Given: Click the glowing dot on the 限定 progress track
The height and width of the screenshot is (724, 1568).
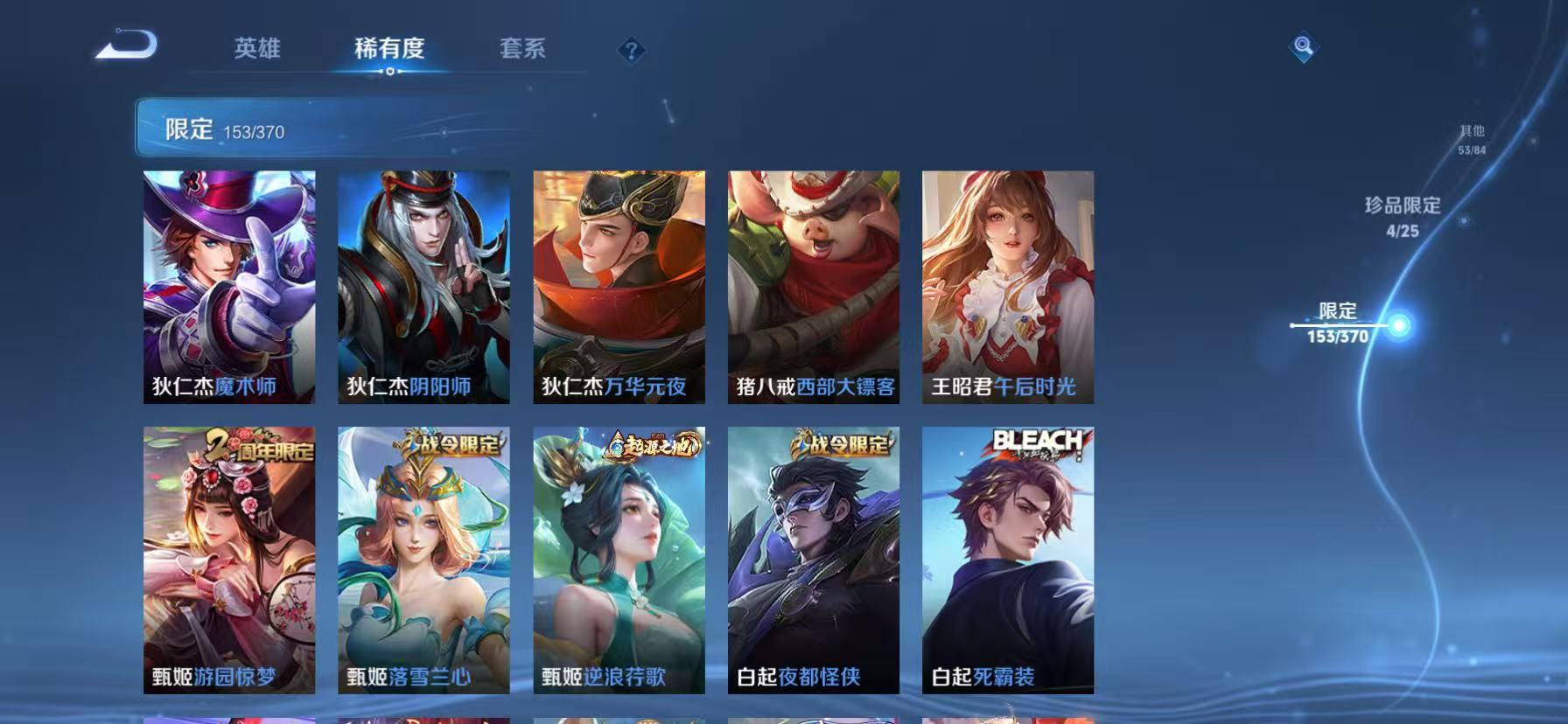Looking at the screenshot, I should pyautogui.click(x=1396, y=325).
